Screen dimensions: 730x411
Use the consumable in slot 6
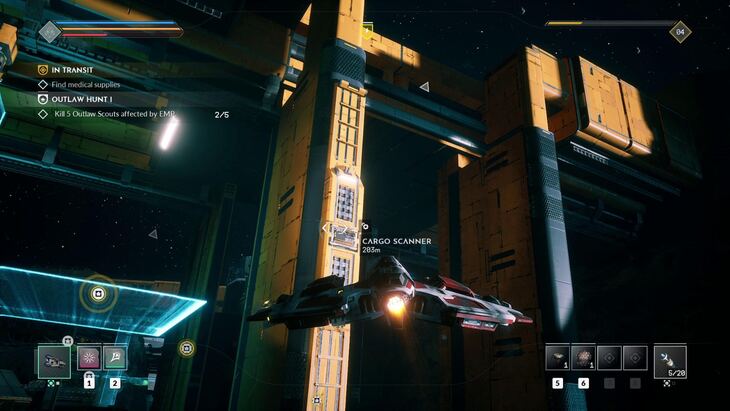(583, 358)
